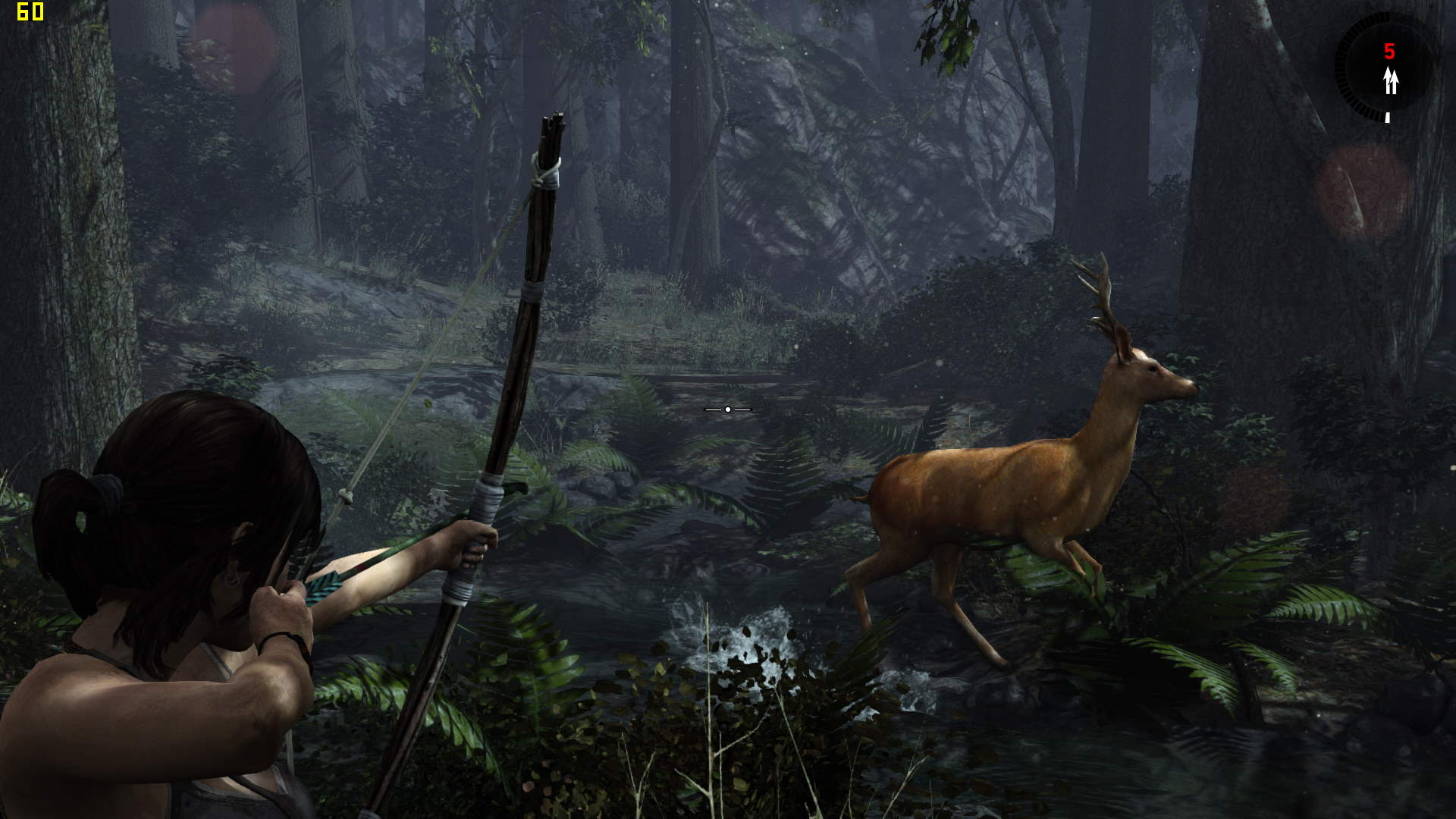Click the white arrows weapon icon
1456x819 pixels.
(1390, 80)
